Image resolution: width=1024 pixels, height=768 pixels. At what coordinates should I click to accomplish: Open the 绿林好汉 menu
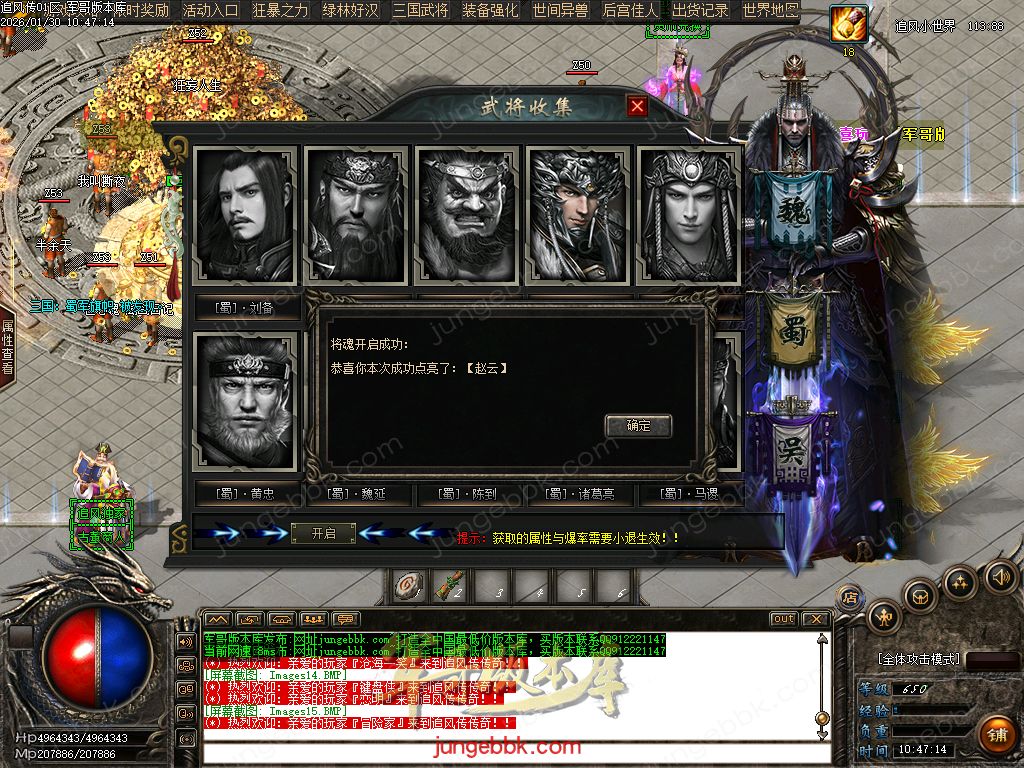coord(351,11)
